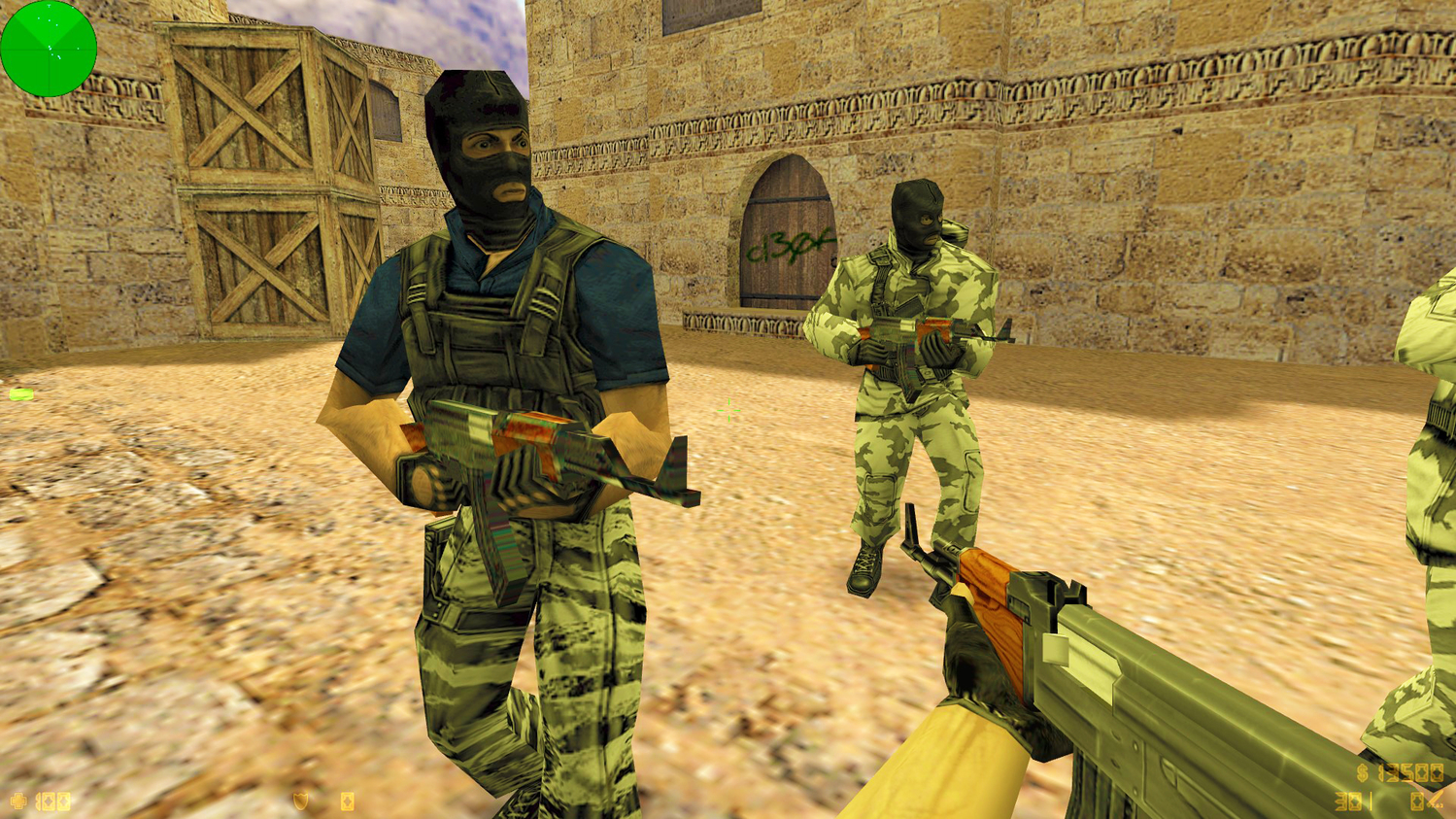
Task: Click the ammo count showing 30
Action: [1347, 802]
